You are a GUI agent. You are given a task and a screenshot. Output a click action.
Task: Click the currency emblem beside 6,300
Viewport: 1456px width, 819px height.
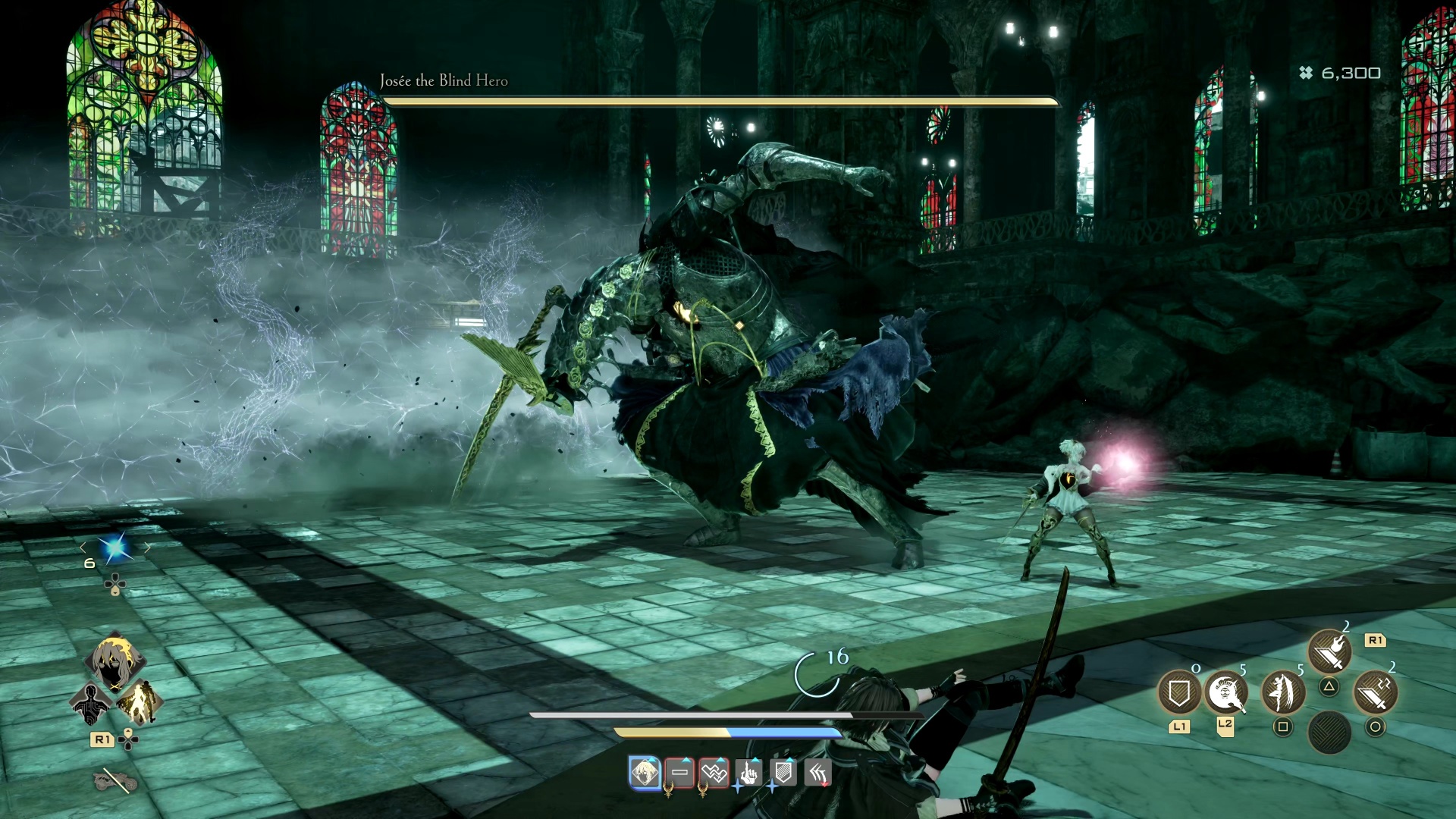(1304, 74)
